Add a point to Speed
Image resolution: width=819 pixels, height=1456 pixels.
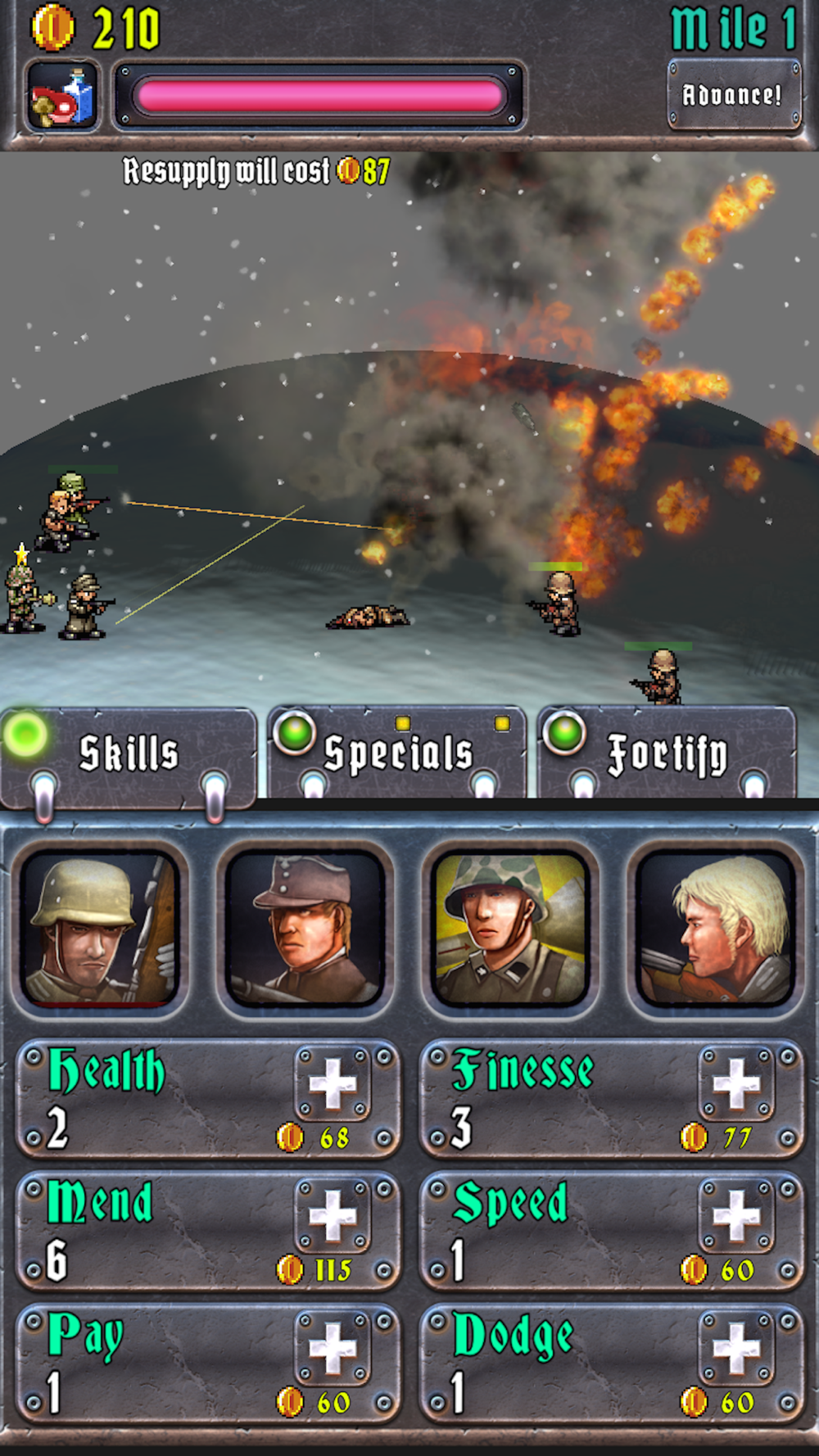point(736,1216)
